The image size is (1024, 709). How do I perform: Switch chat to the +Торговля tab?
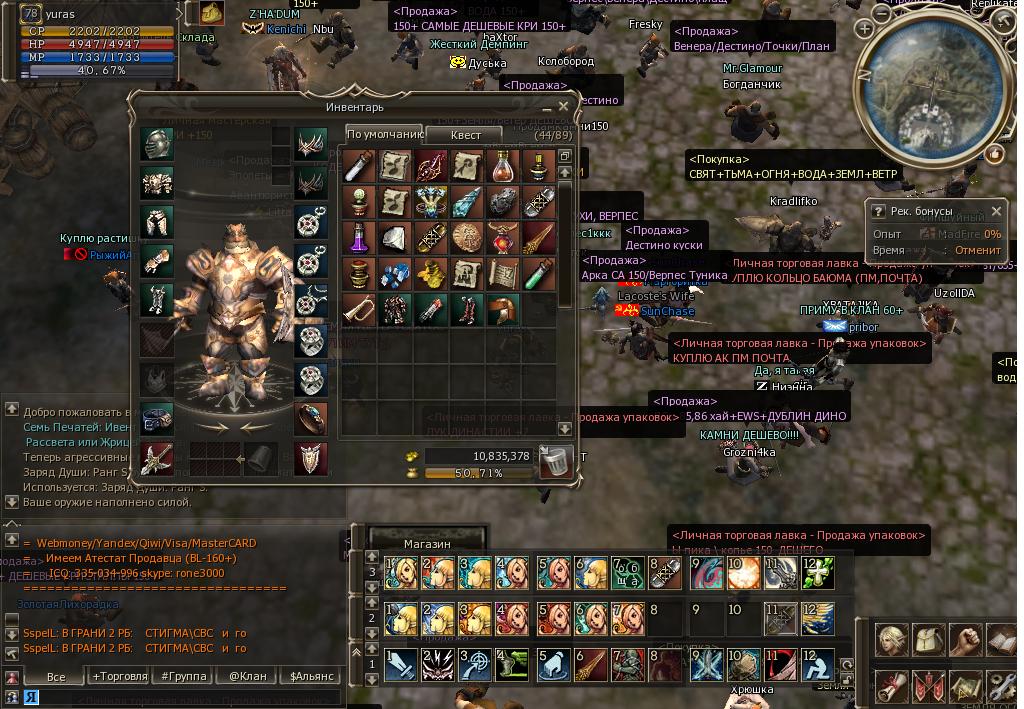click(119, 676)
